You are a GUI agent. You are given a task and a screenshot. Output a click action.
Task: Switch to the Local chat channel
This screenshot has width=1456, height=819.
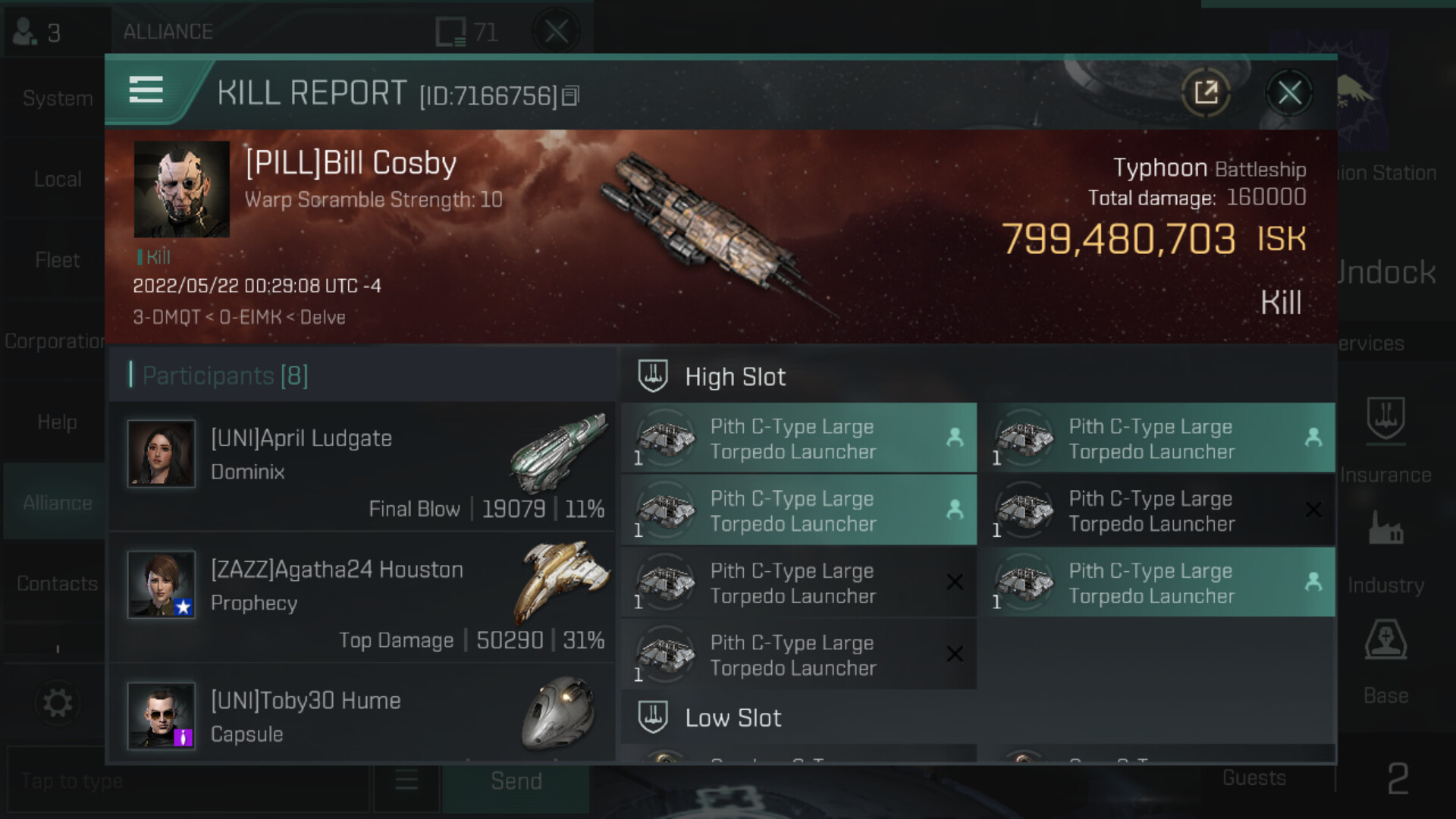click(x=58, y=180)
